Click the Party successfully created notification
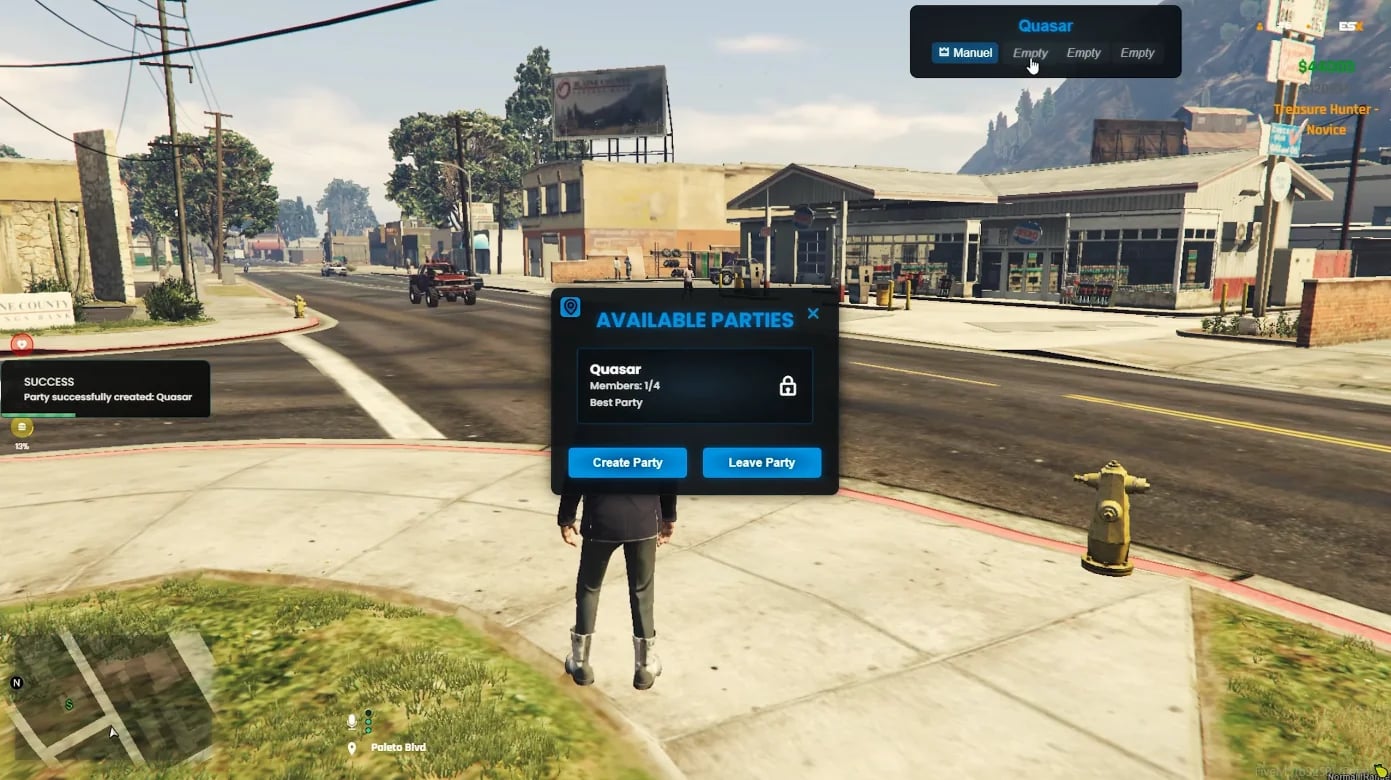The height and width of the screenshot is (780, 1391). [105, 389]
